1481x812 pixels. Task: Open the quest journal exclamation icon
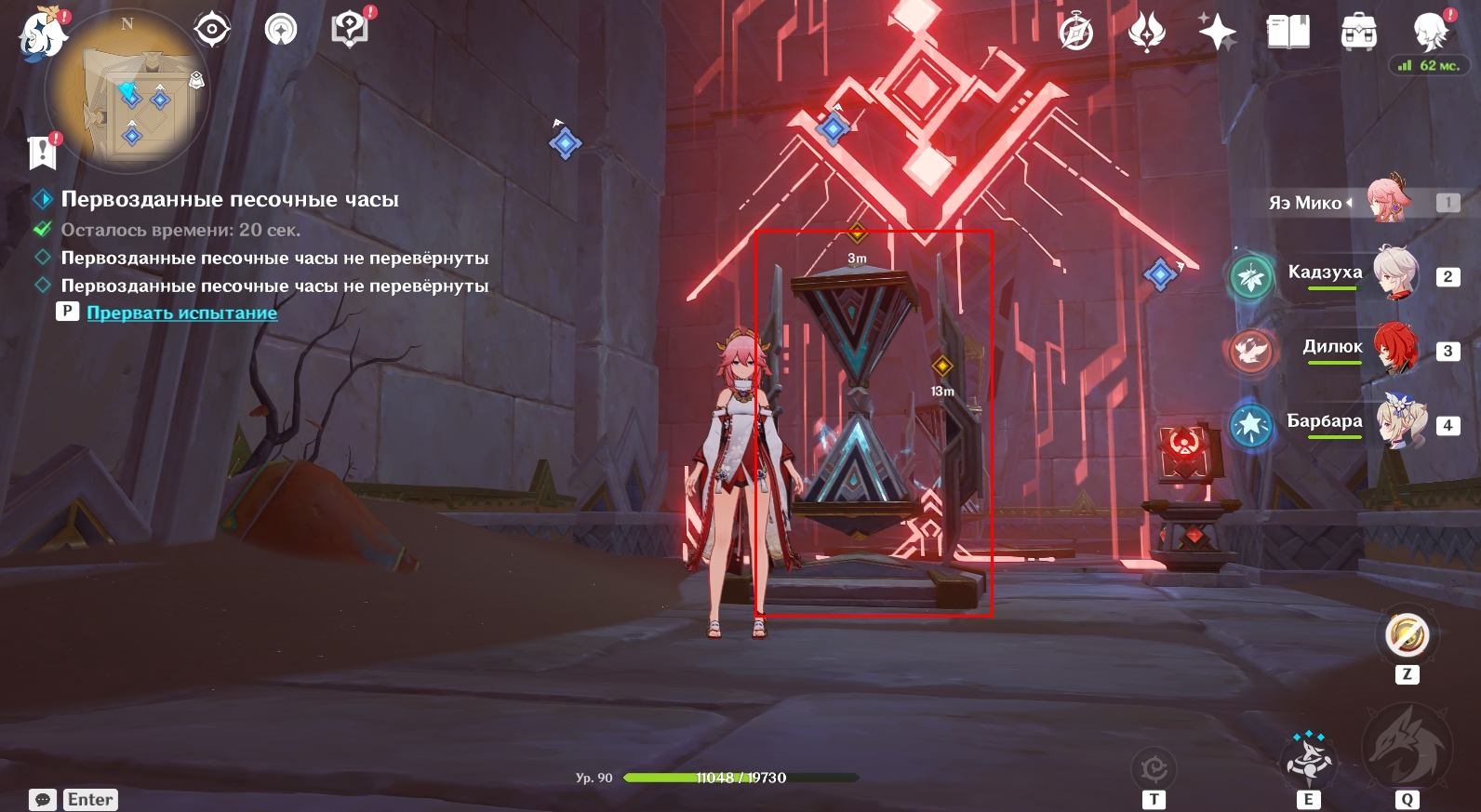point(43,152)
